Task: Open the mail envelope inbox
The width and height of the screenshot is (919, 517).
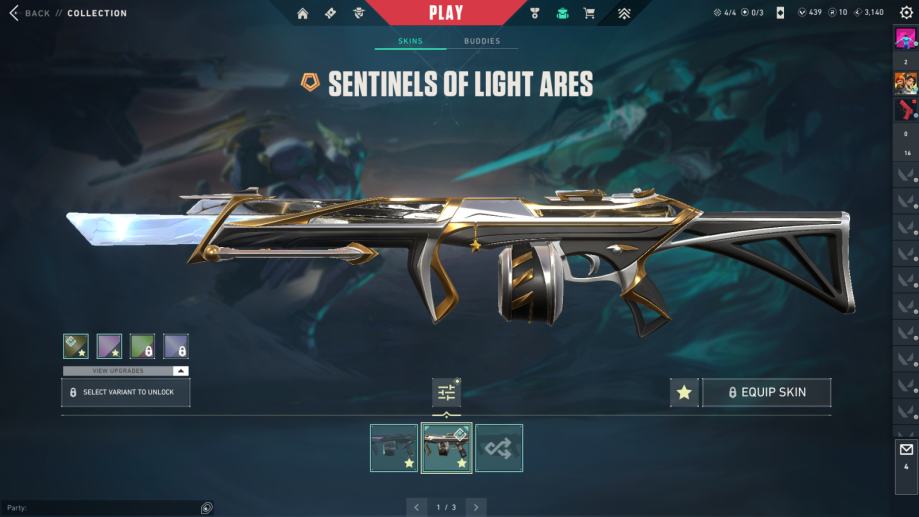Action: (x=906, y=450)
